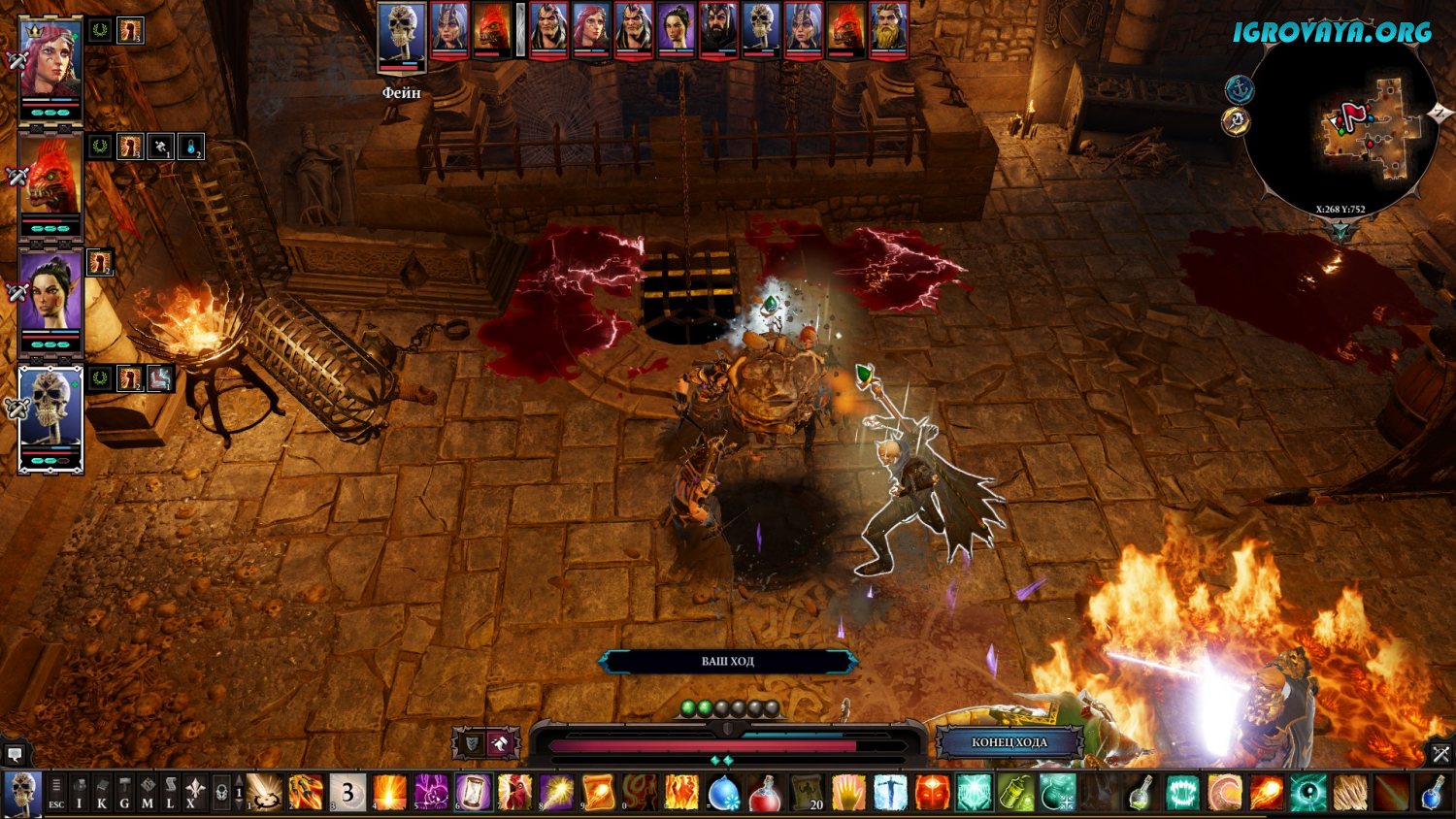Image resolution: width=1456 pixels, height=819 pixels.
Task: Open the inventory with the I button
Action: (x=80, y=793)
